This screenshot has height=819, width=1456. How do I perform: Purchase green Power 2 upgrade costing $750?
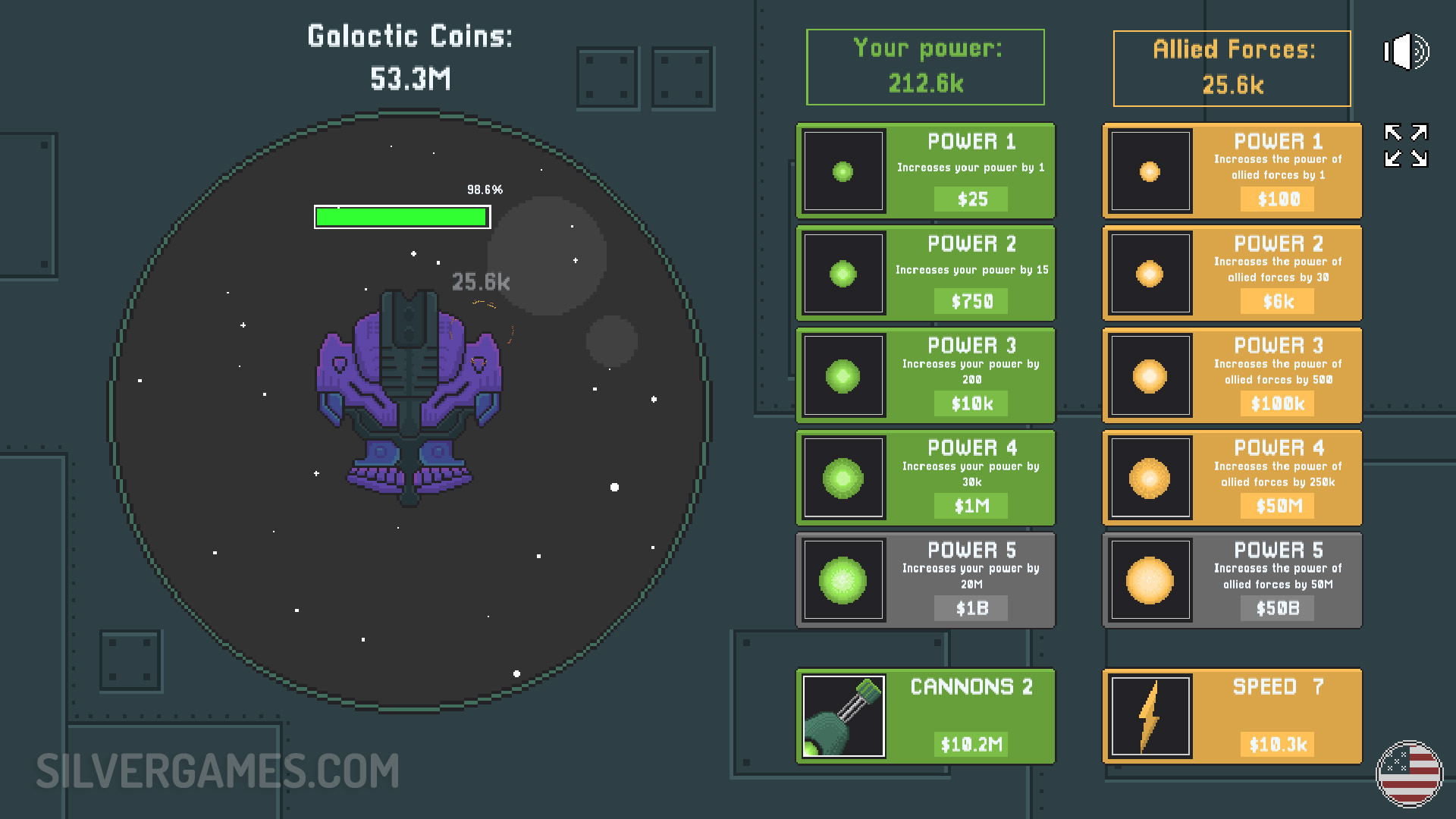coord(925,274)
